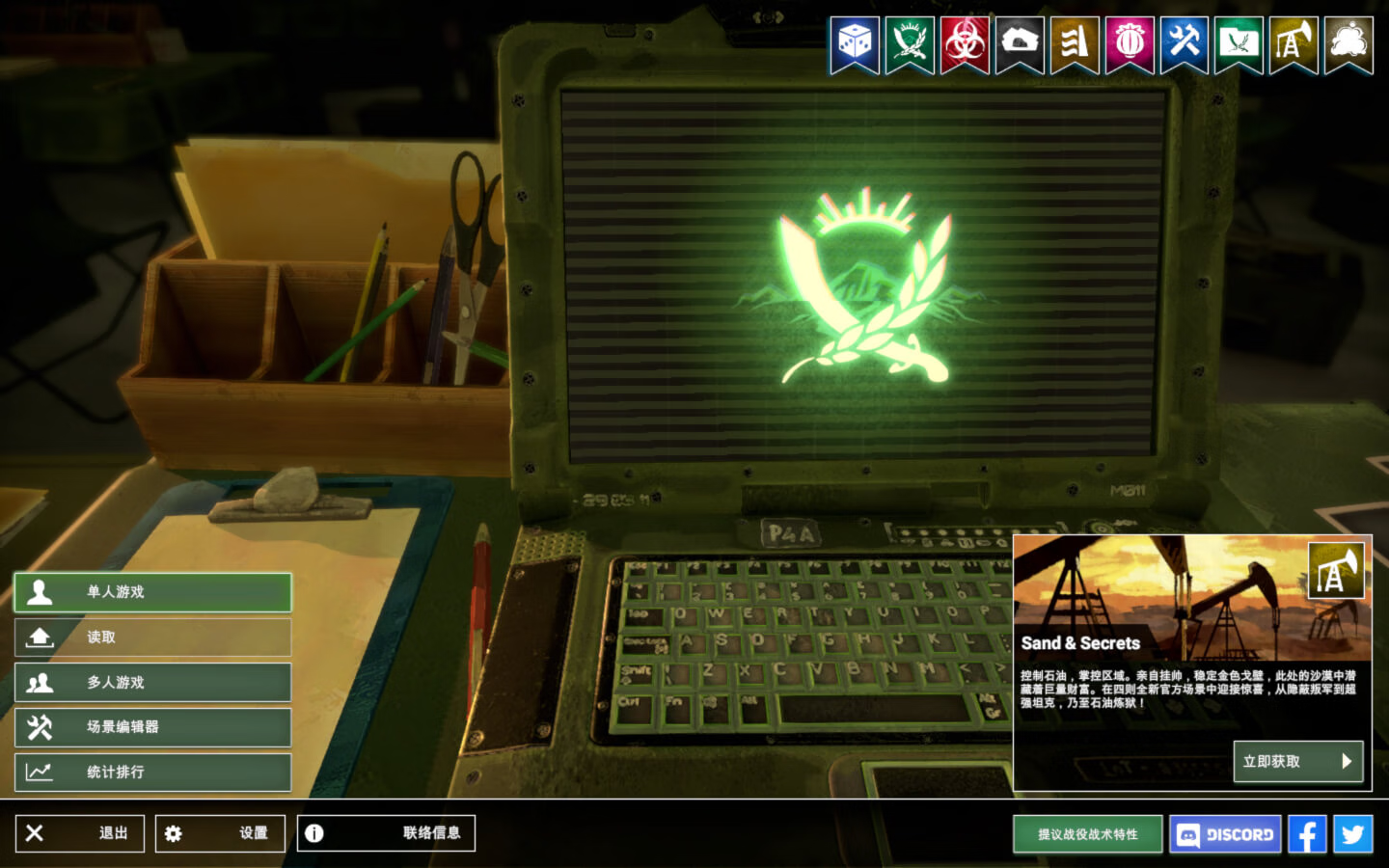Open the black cave banner
This screenshot has height=868, width=1389.
[x=1020, y=43]
